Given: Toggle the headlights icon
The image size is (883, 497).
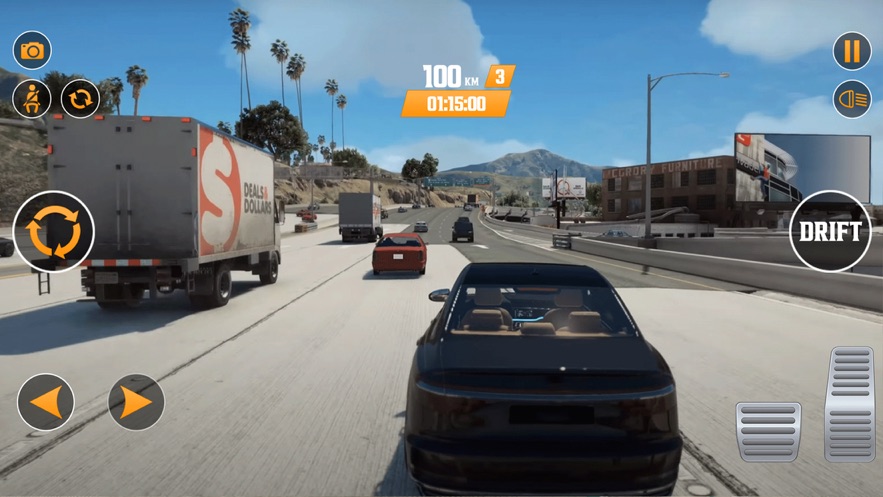Looking at the screenshot, I should (852, 99).
